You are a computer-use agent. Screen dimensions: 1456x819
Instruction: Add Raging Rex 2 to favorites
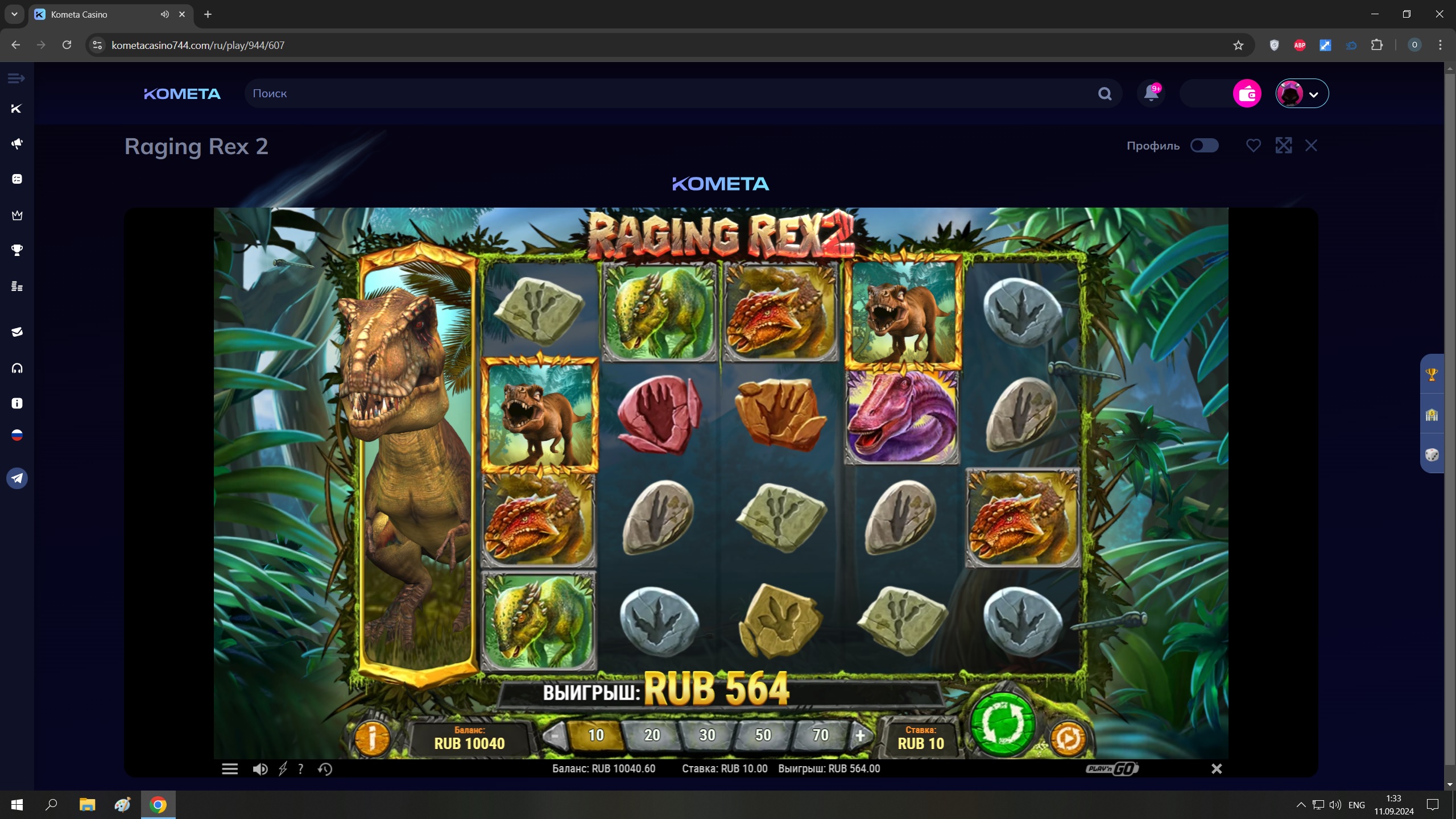point(1253,146)
